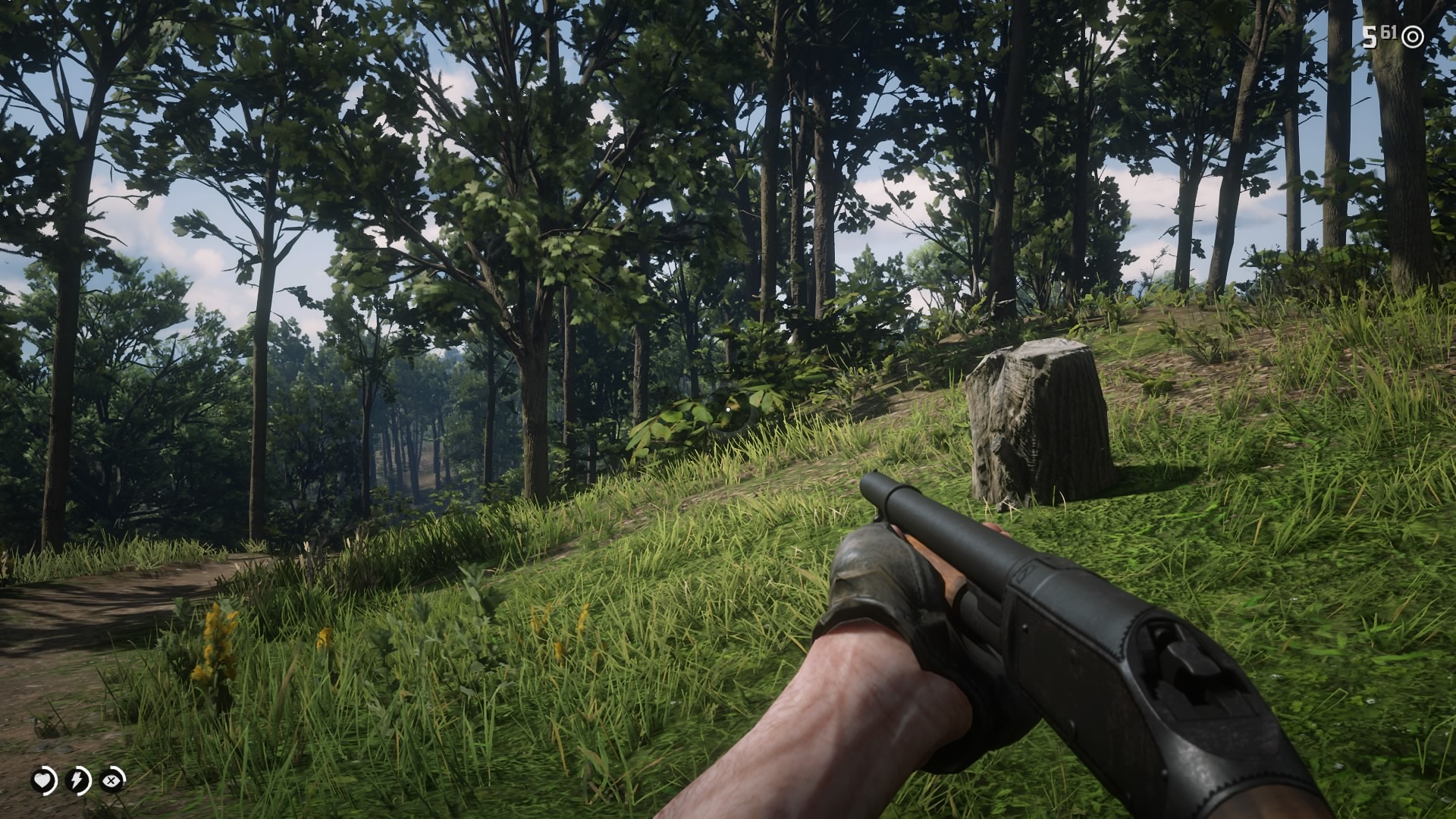Click the health heart core icon

(x=42, y=780)
